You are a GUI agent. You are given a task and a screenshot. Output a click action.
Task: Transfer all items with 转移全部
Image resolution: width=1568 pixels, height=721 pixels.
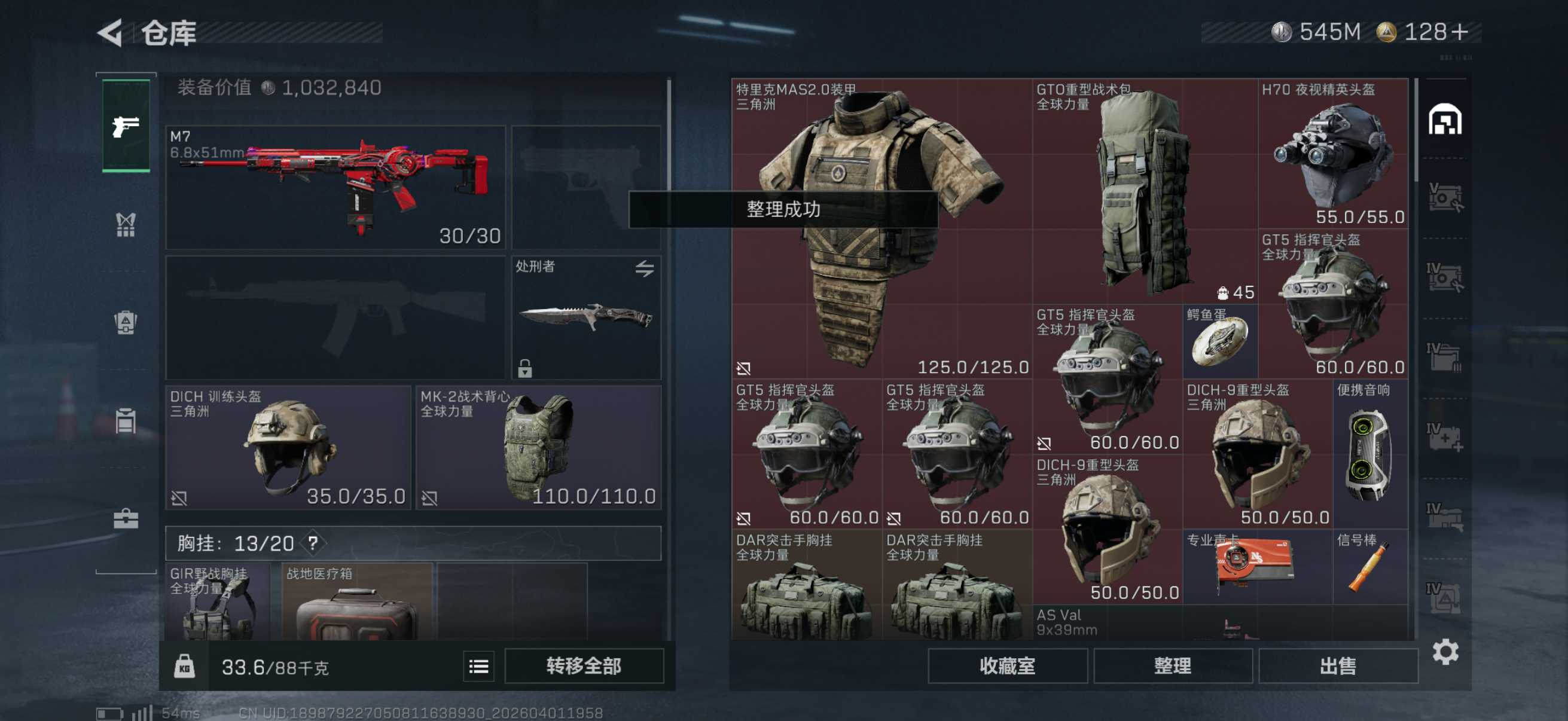click(x=583, y=665)
